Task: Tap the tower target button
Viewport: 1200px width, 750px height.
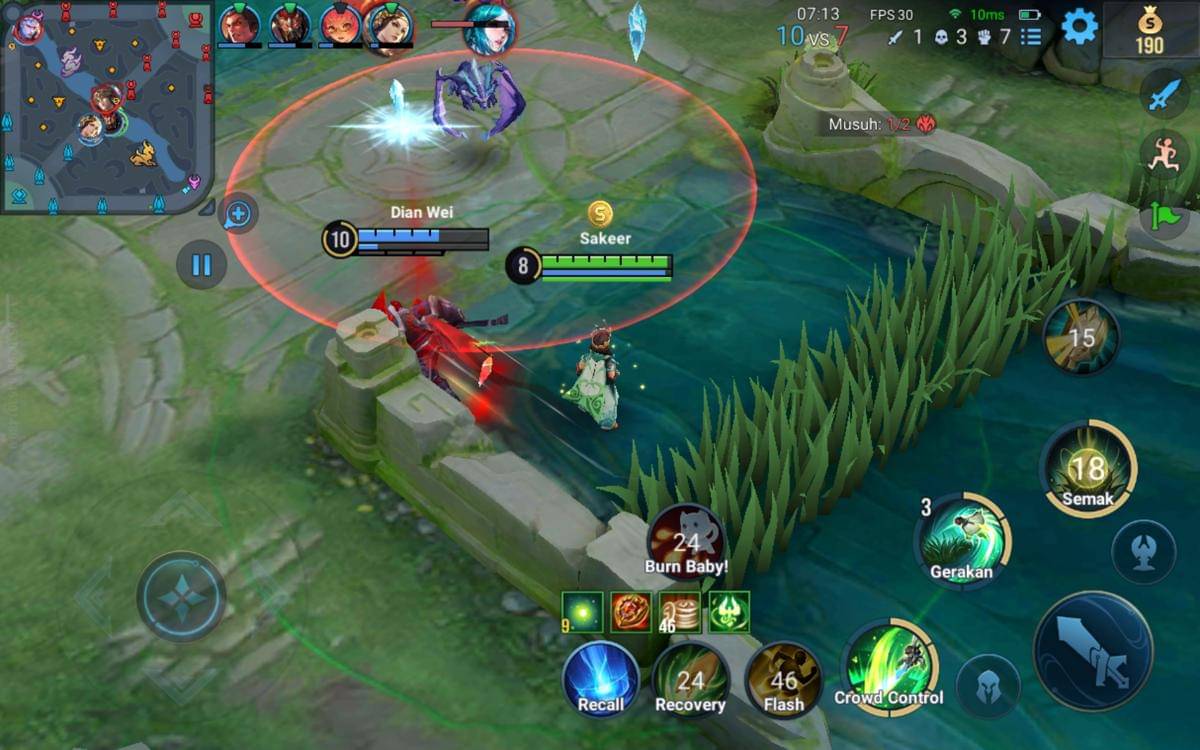Action: coord(1144,552)
